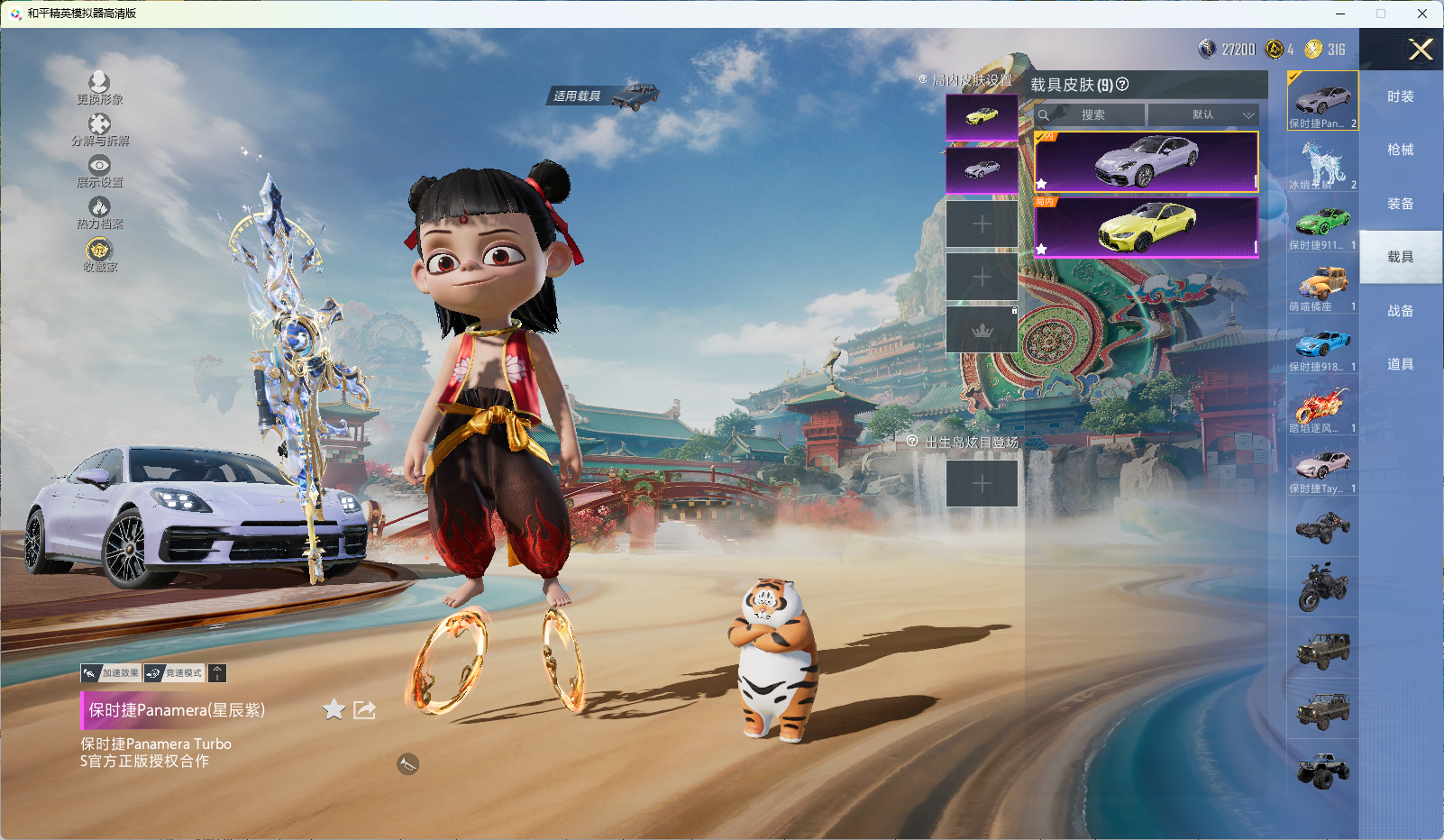Choose the green Porsche 911 vehicle
Image resolution: width=1444 pixels, height=840 pixels.
click(x=1322, y=224)
